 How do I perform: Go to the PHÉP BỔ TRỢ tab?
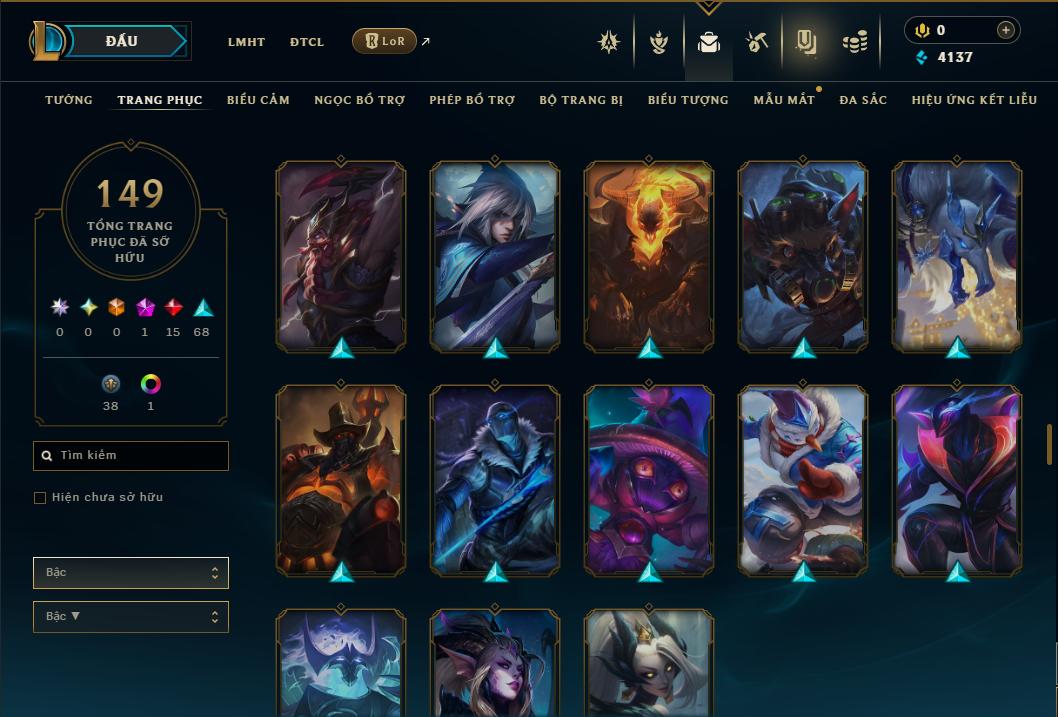472,100
